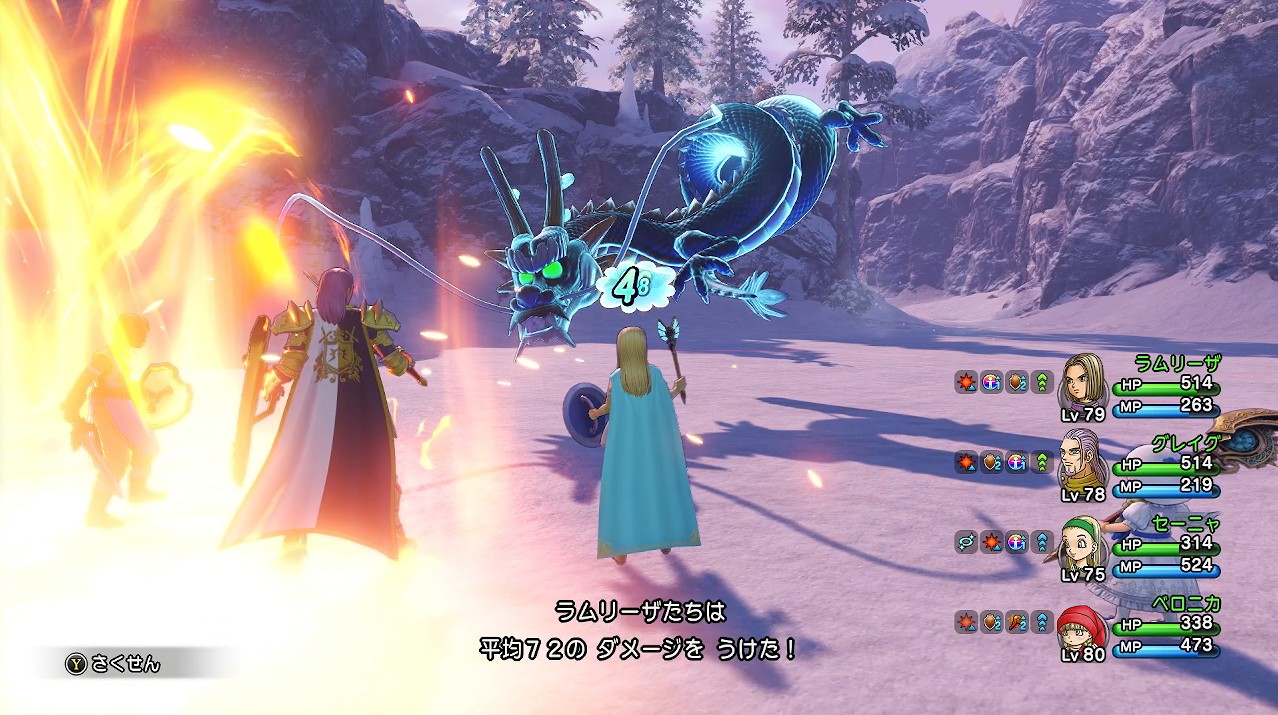Click ラムリーザ's red burst status icon
The image size is (1278, 715).
(965, 381)
